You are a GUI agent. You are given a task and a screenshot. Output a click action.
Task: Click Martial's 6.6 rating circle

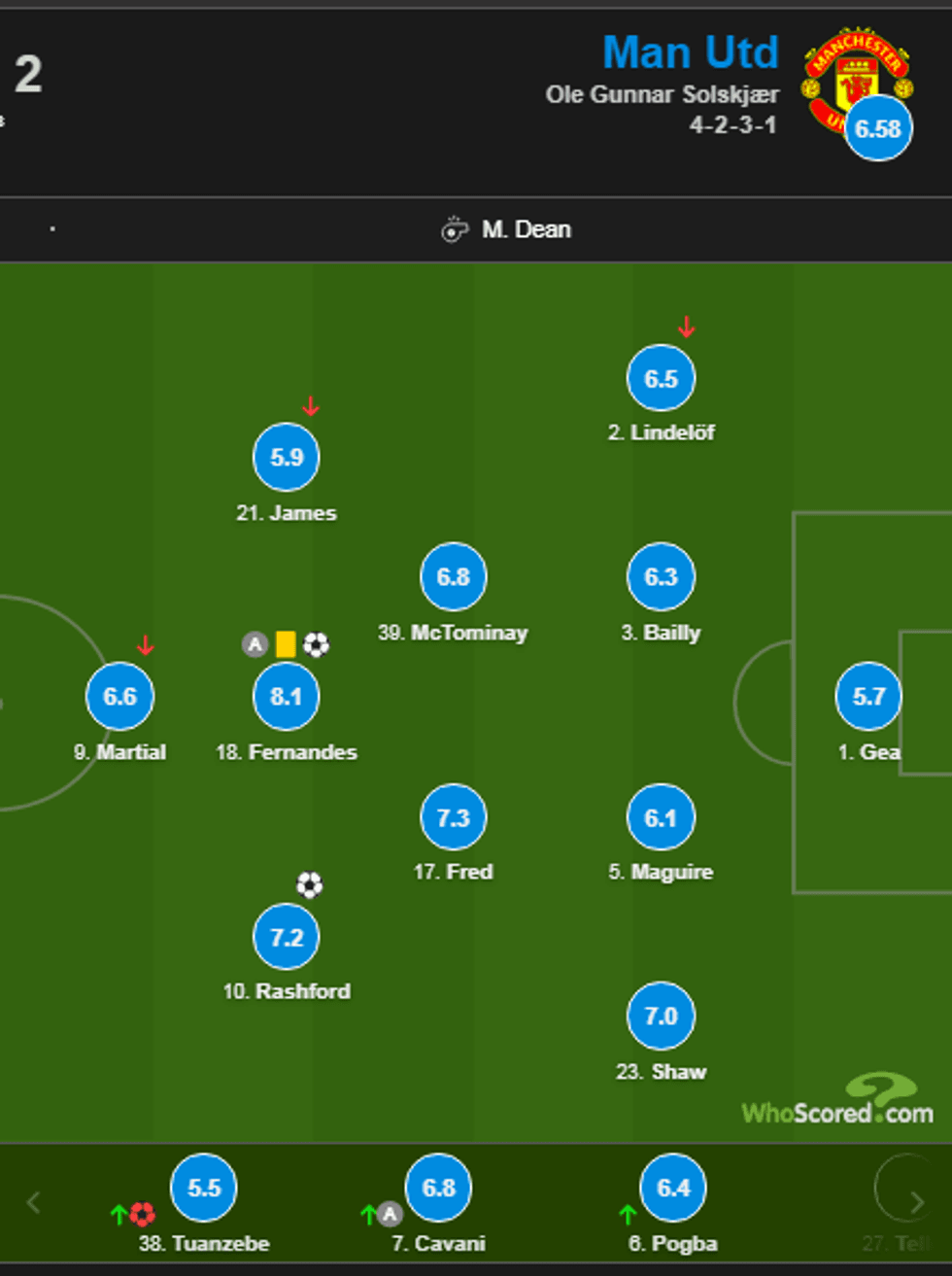[x=119, y=697]
